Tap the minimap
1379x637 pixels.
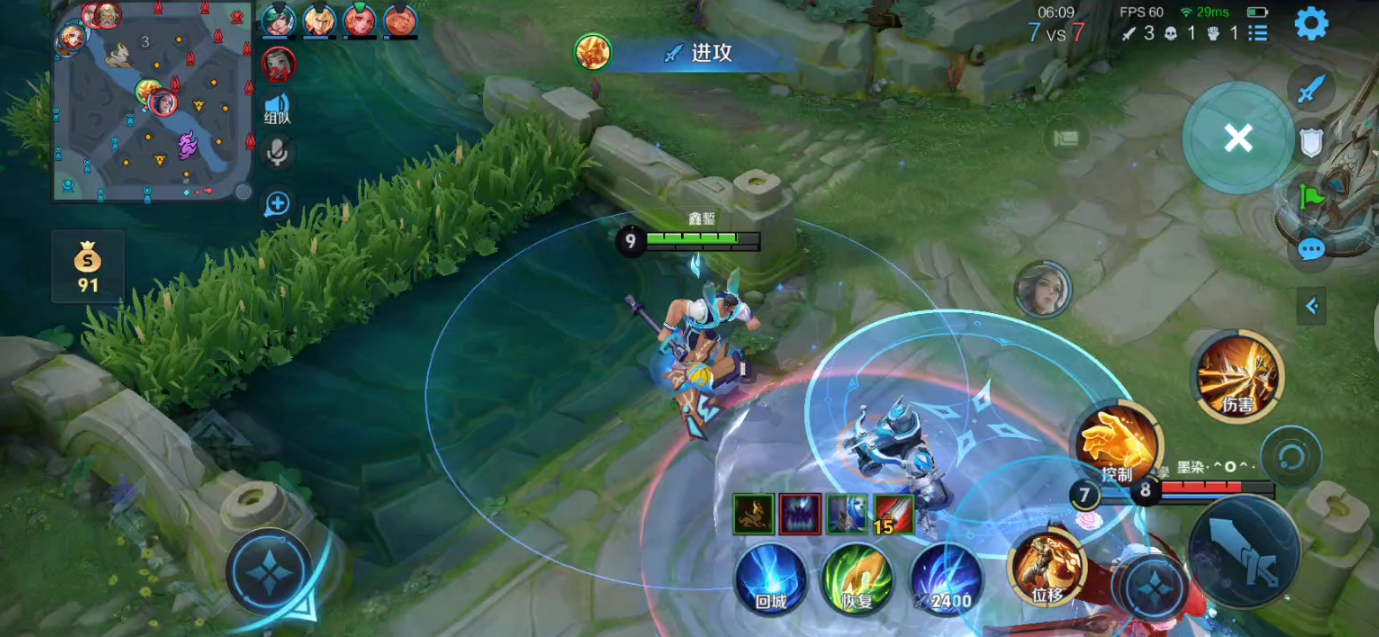152,102
